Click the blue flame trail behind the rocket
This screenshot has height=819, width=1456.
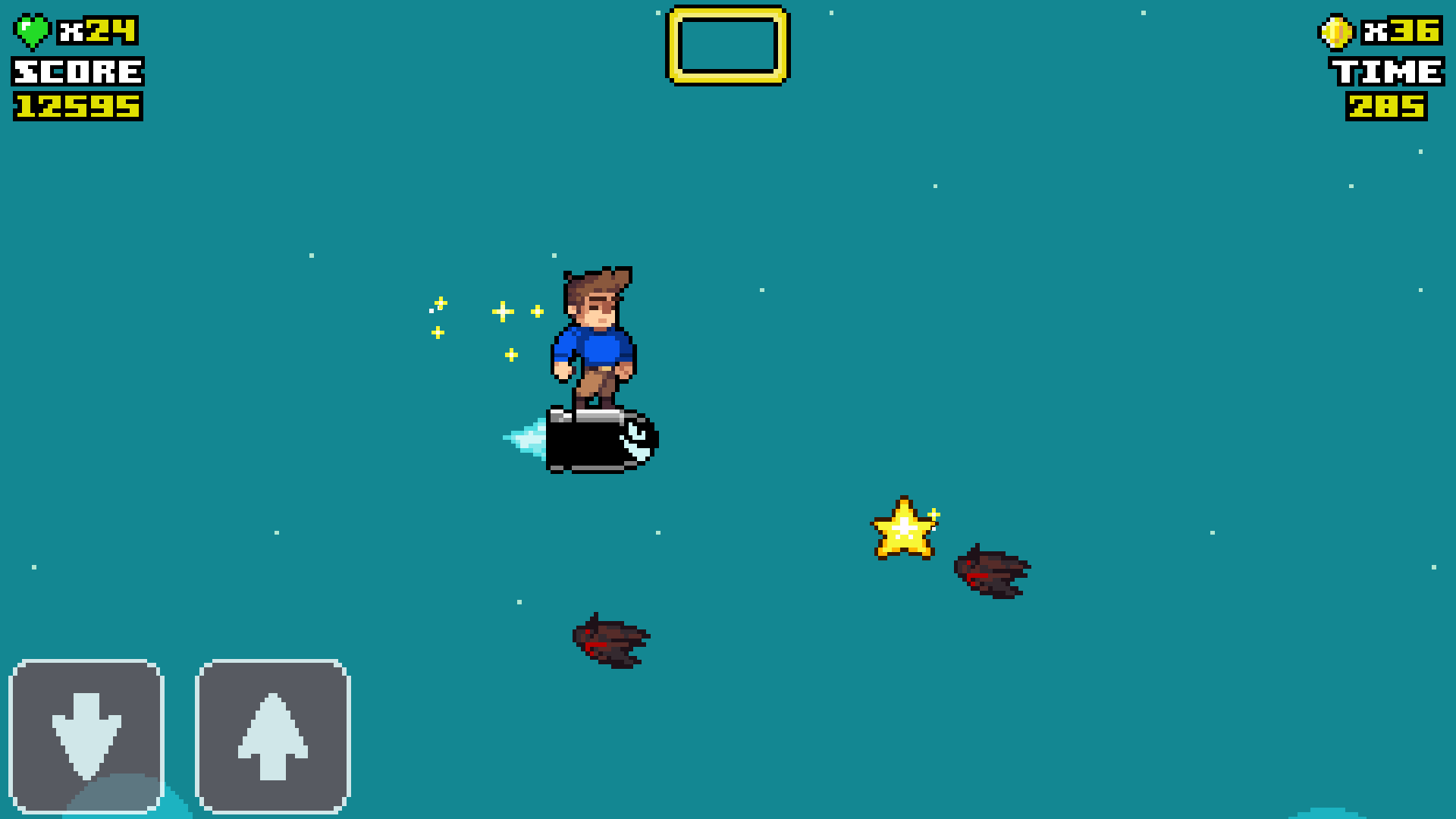[527, 440]
